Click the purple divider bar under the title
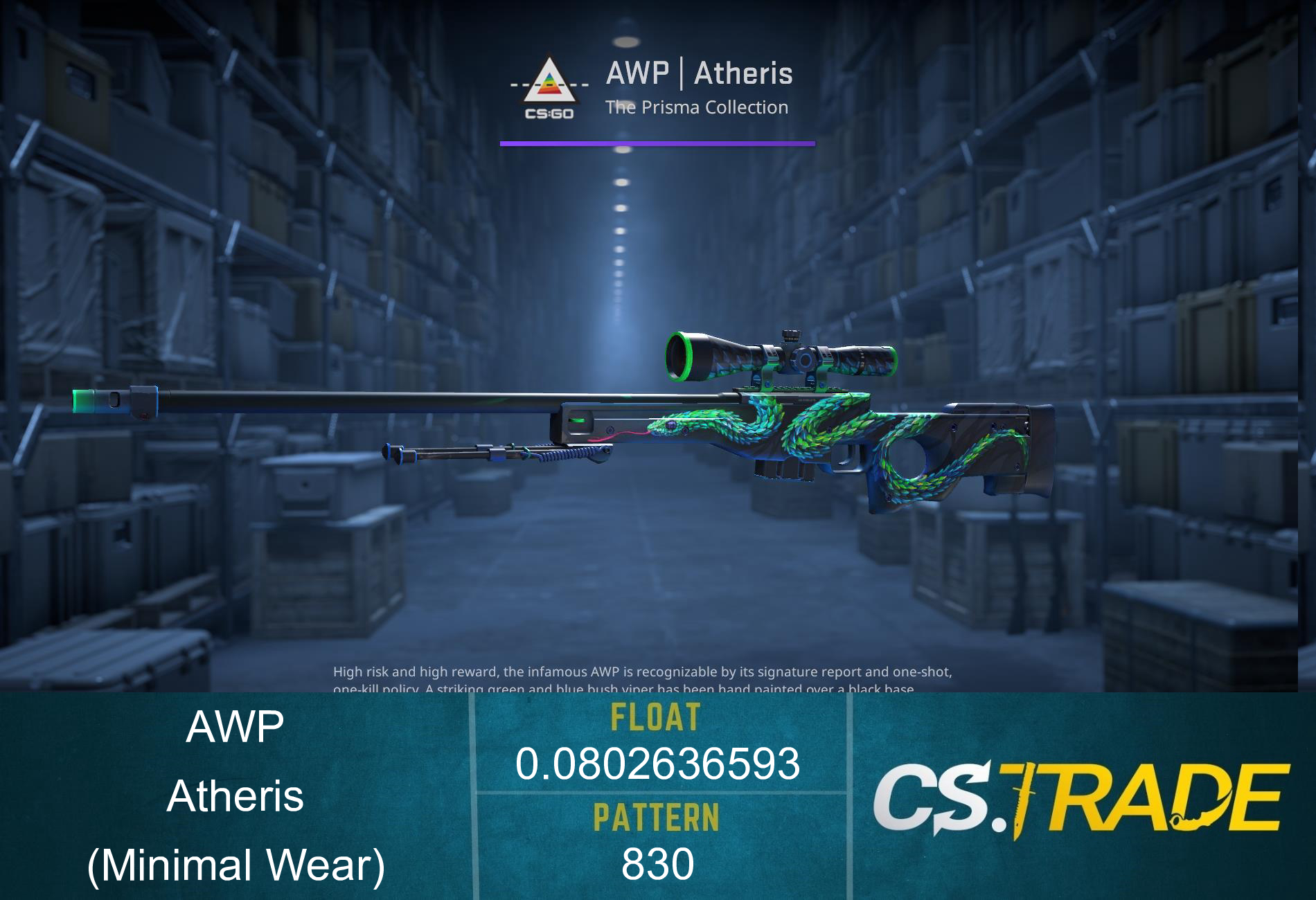This screenshot has height=900, width=1316. [x=657, y=143]
